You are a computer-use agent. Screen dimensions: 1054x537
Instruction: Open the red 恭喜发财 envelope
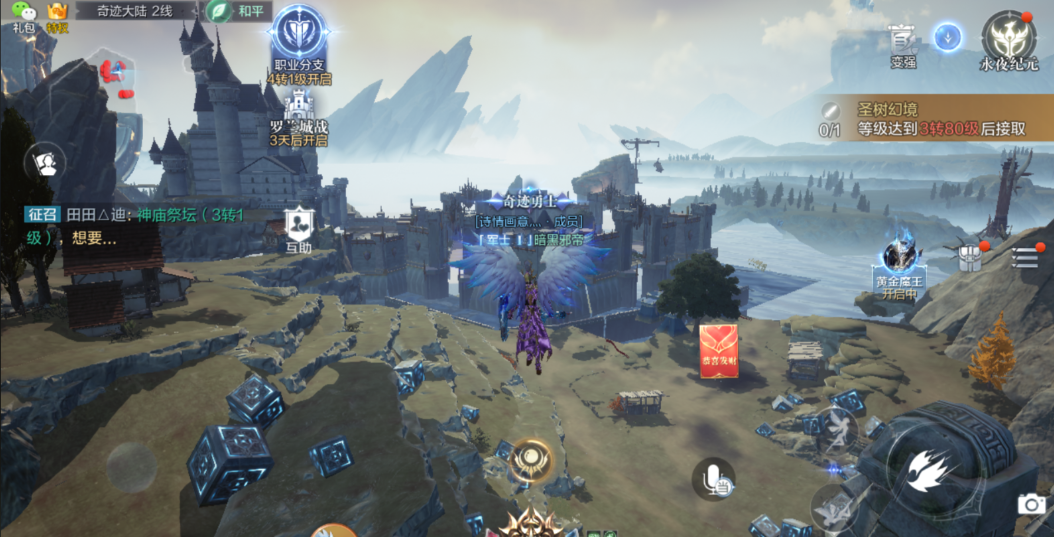[719, 351]
